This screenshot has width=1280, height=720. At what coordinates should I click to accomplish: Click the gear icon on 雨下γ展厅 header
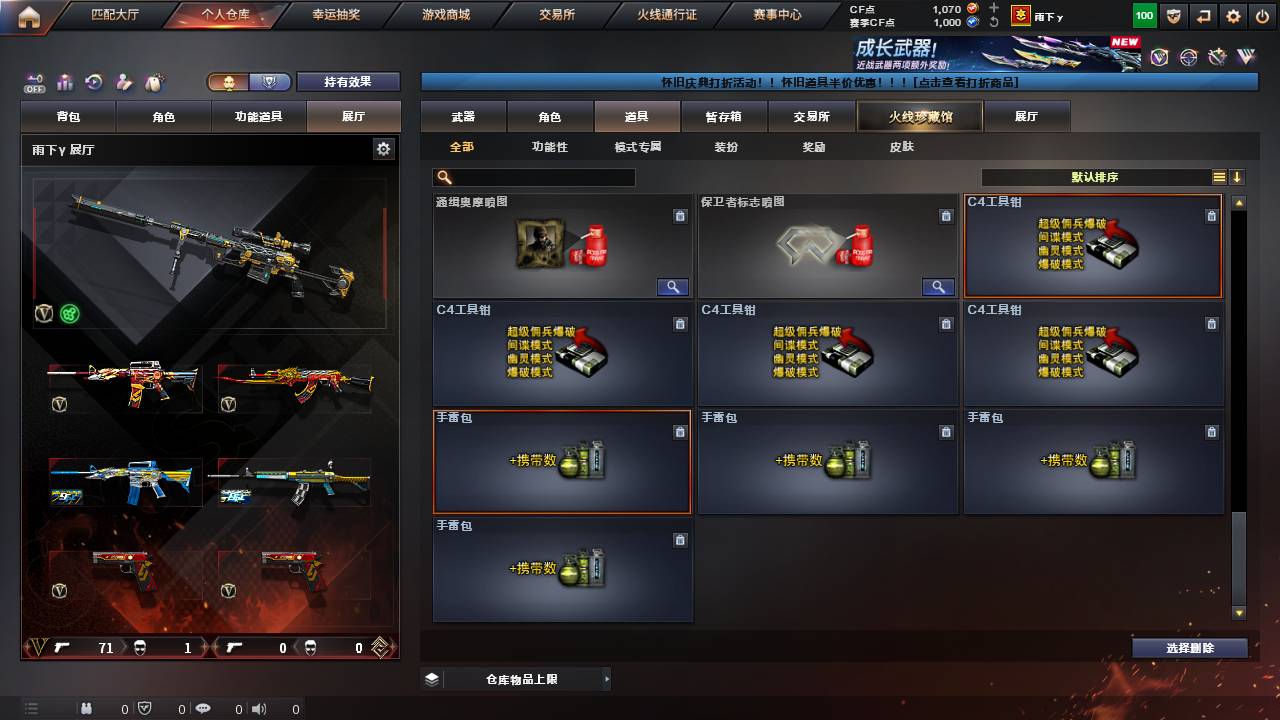384,147
